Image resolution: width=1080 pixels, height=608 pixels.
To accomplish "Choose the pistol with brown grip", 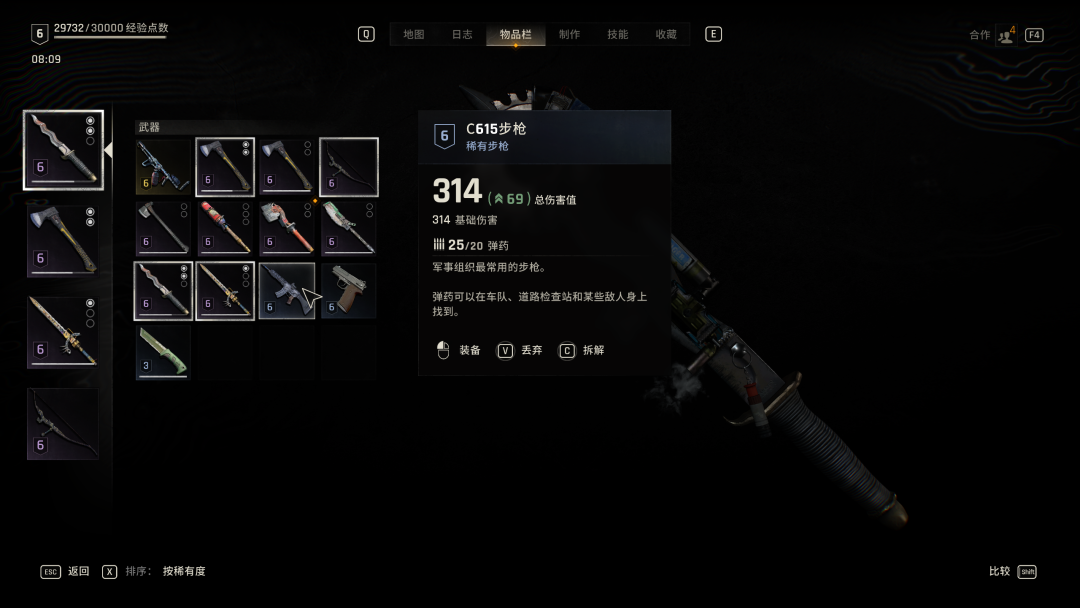I will [349, 291].
